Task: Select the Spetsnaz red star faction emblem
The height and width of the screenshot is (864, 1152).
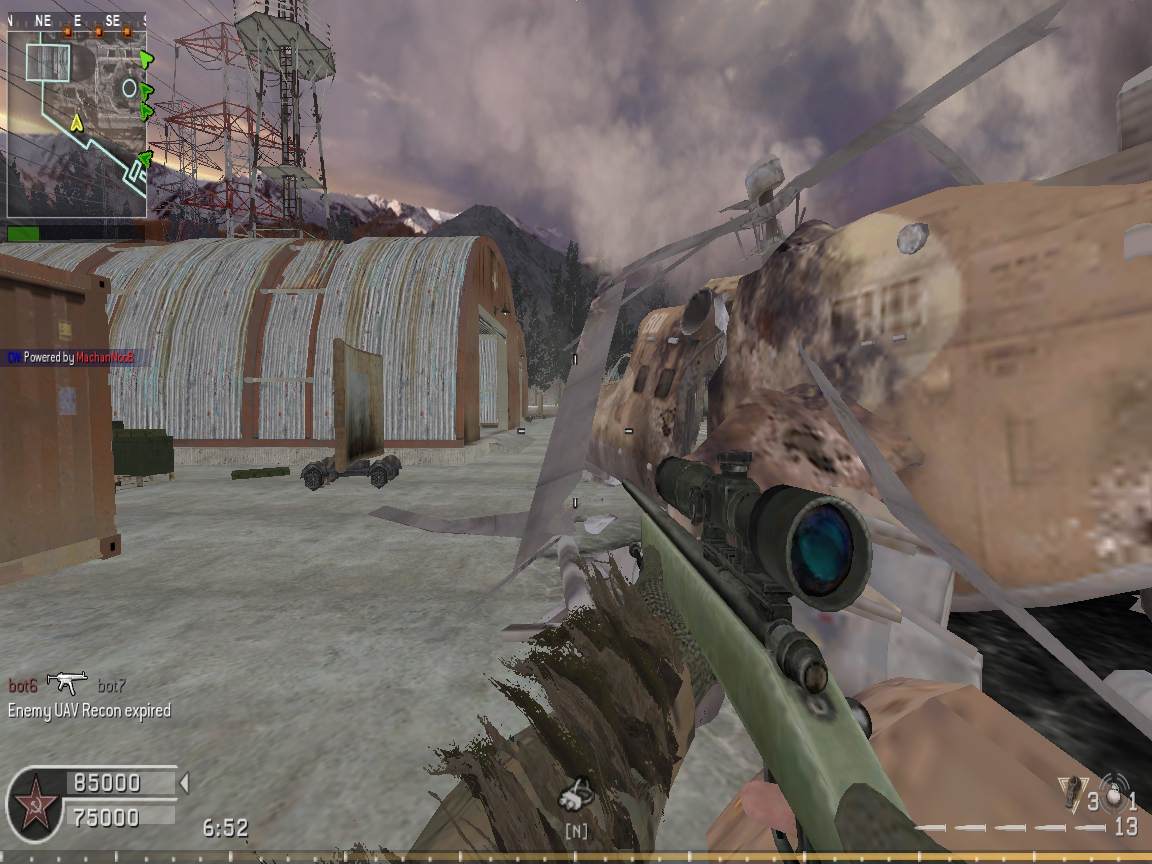Action: coord(32,801)
